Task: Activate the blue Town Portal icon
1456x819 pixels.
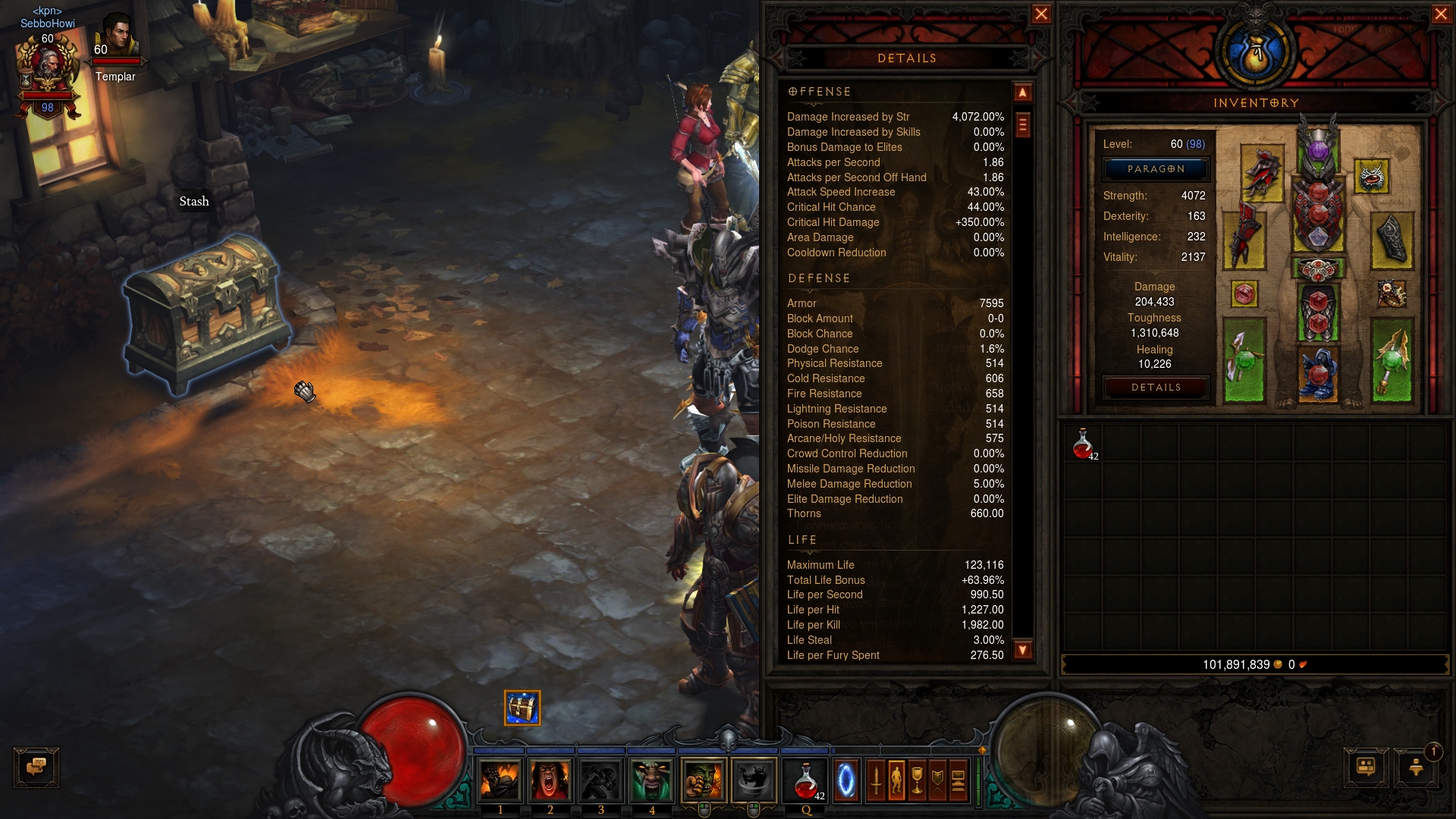Action: pyautogui.click(x=846, y=780)
